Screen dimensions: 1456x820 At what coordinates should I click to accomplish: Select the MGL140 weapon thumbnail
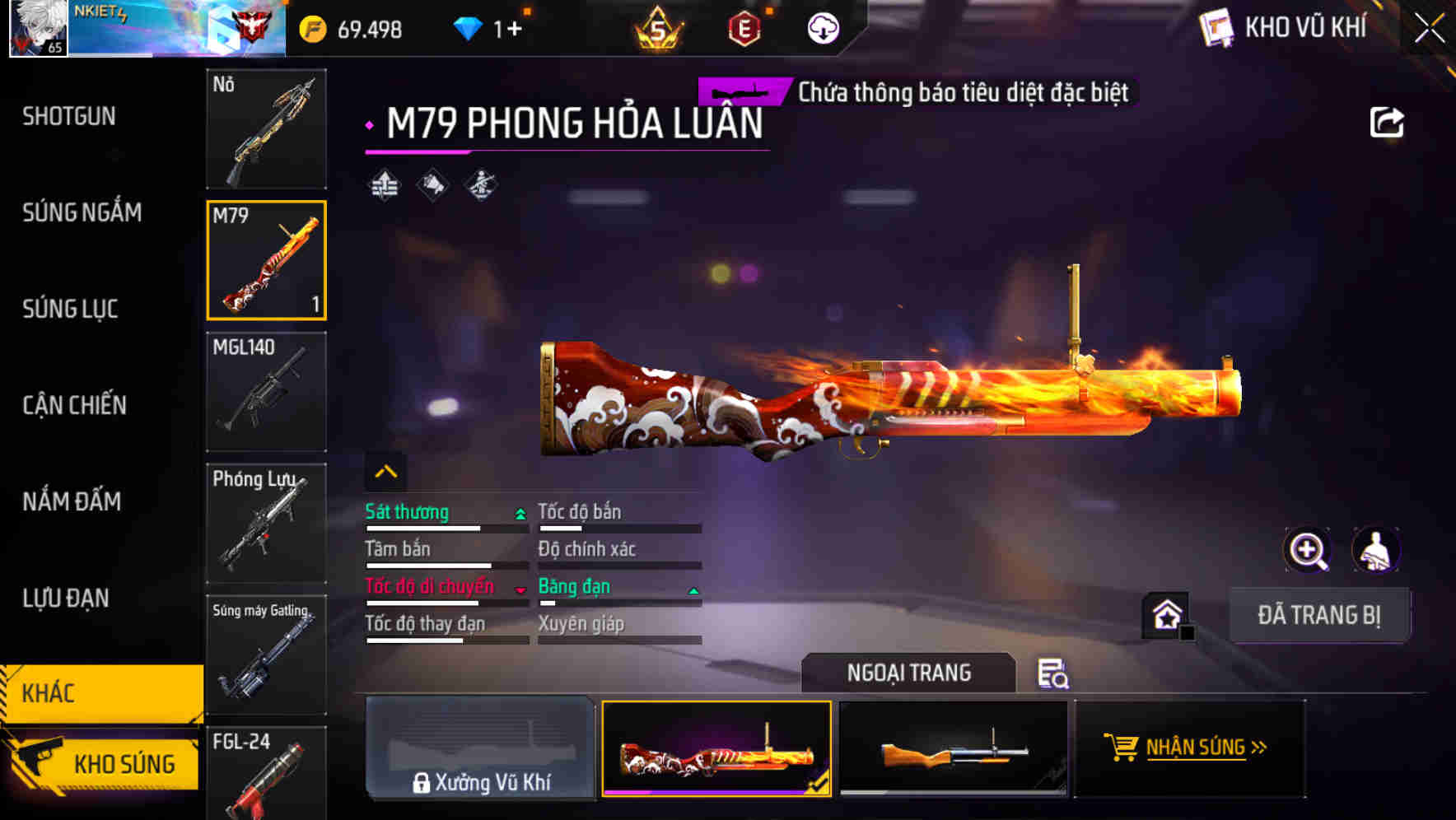pos(265,392)
